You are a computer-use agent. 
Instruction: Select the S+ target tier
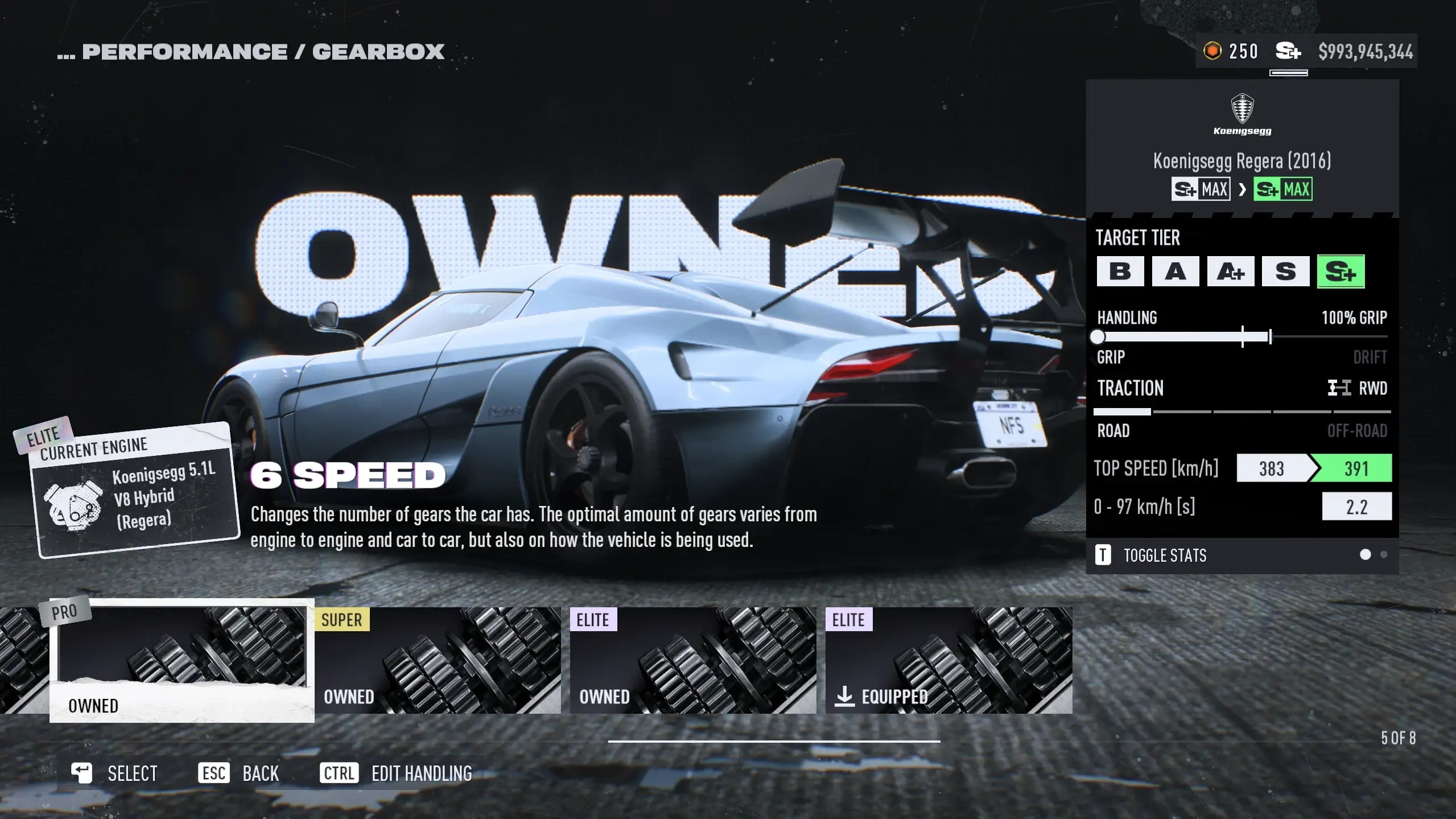click(x=1340, y=271)
